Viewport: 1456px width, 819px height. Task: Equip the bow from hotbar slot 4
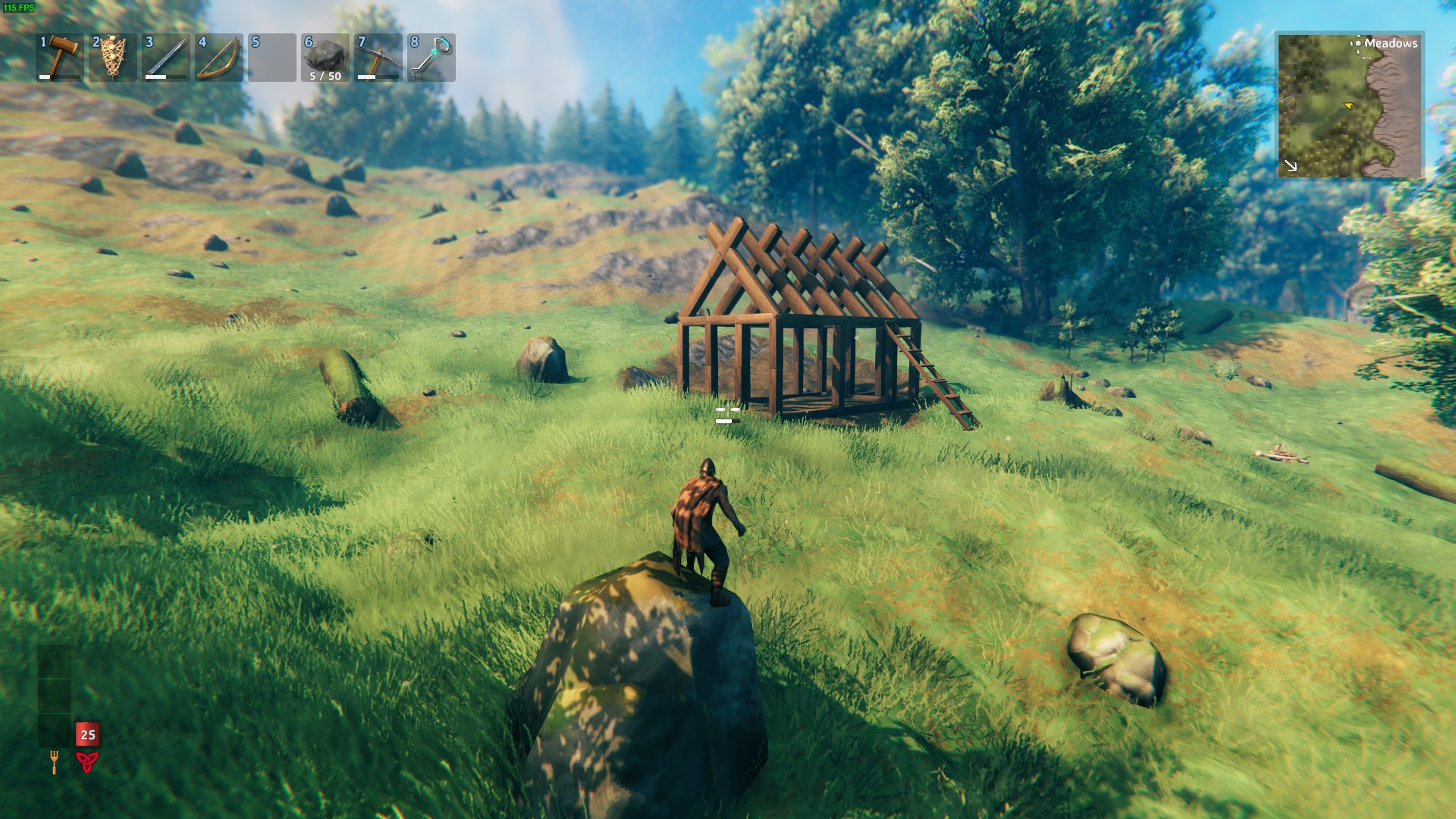pos(219,57)
